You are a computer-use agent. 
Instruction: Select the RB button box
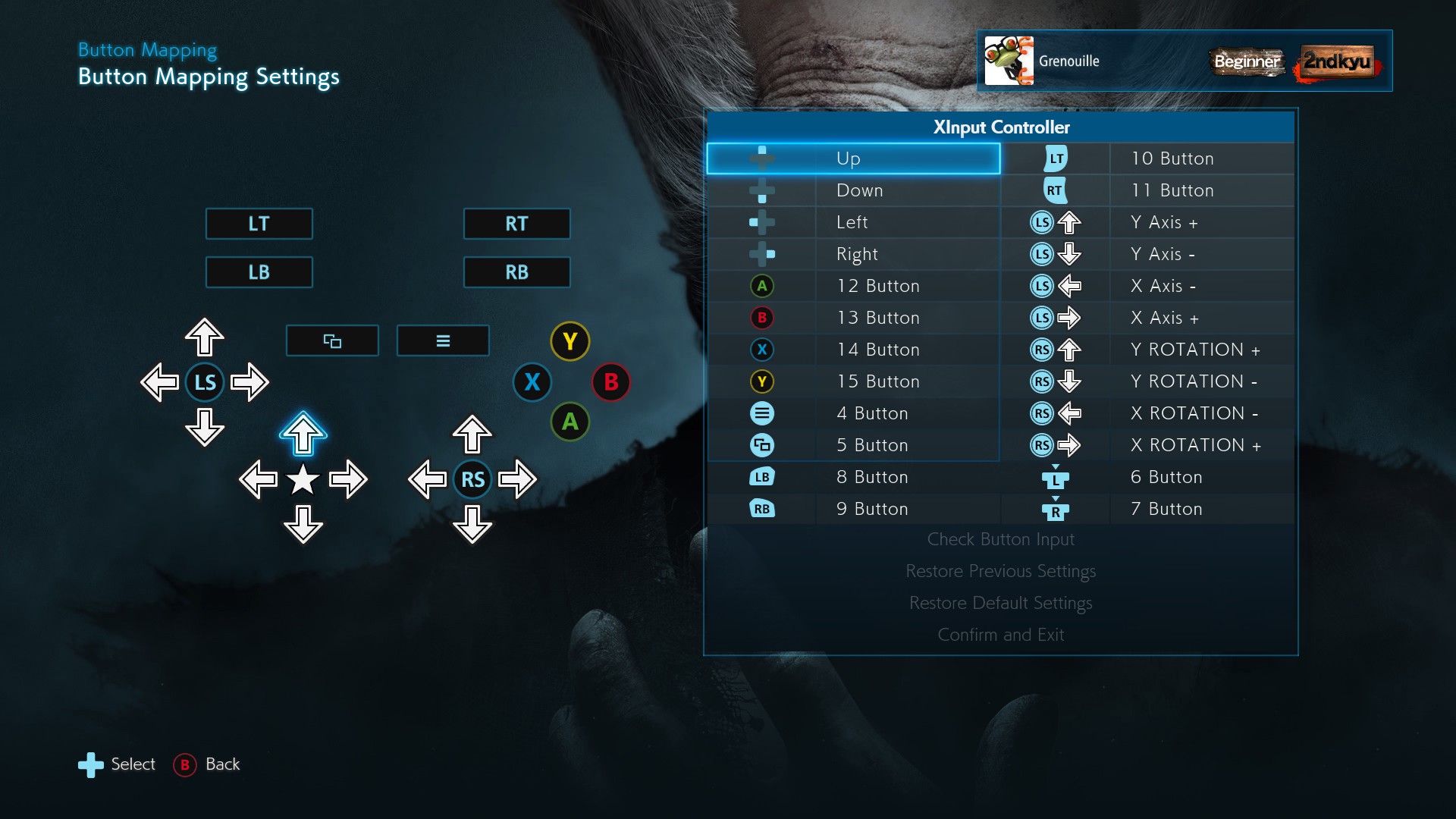pos(516,271)
